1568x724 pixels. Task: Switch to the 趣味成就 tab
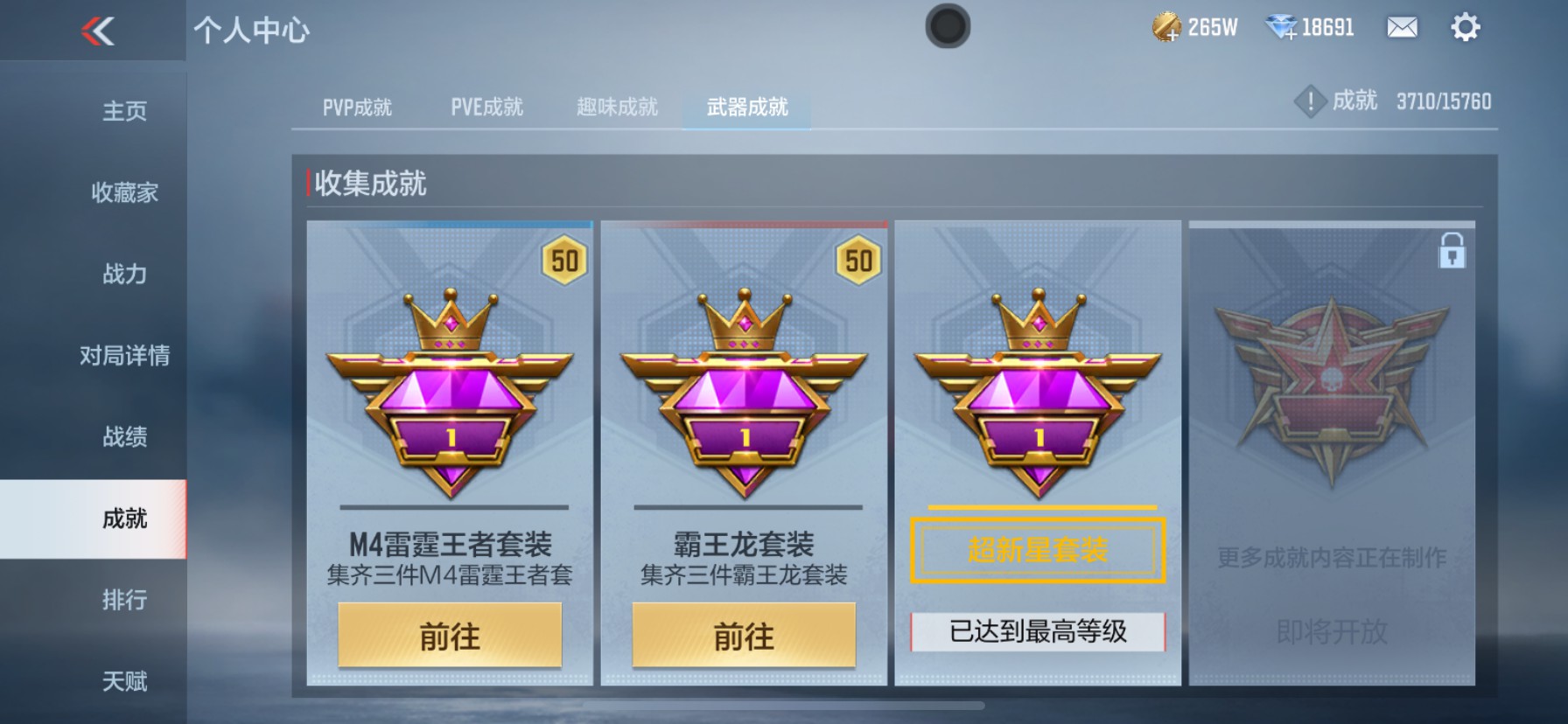point(618,107)
